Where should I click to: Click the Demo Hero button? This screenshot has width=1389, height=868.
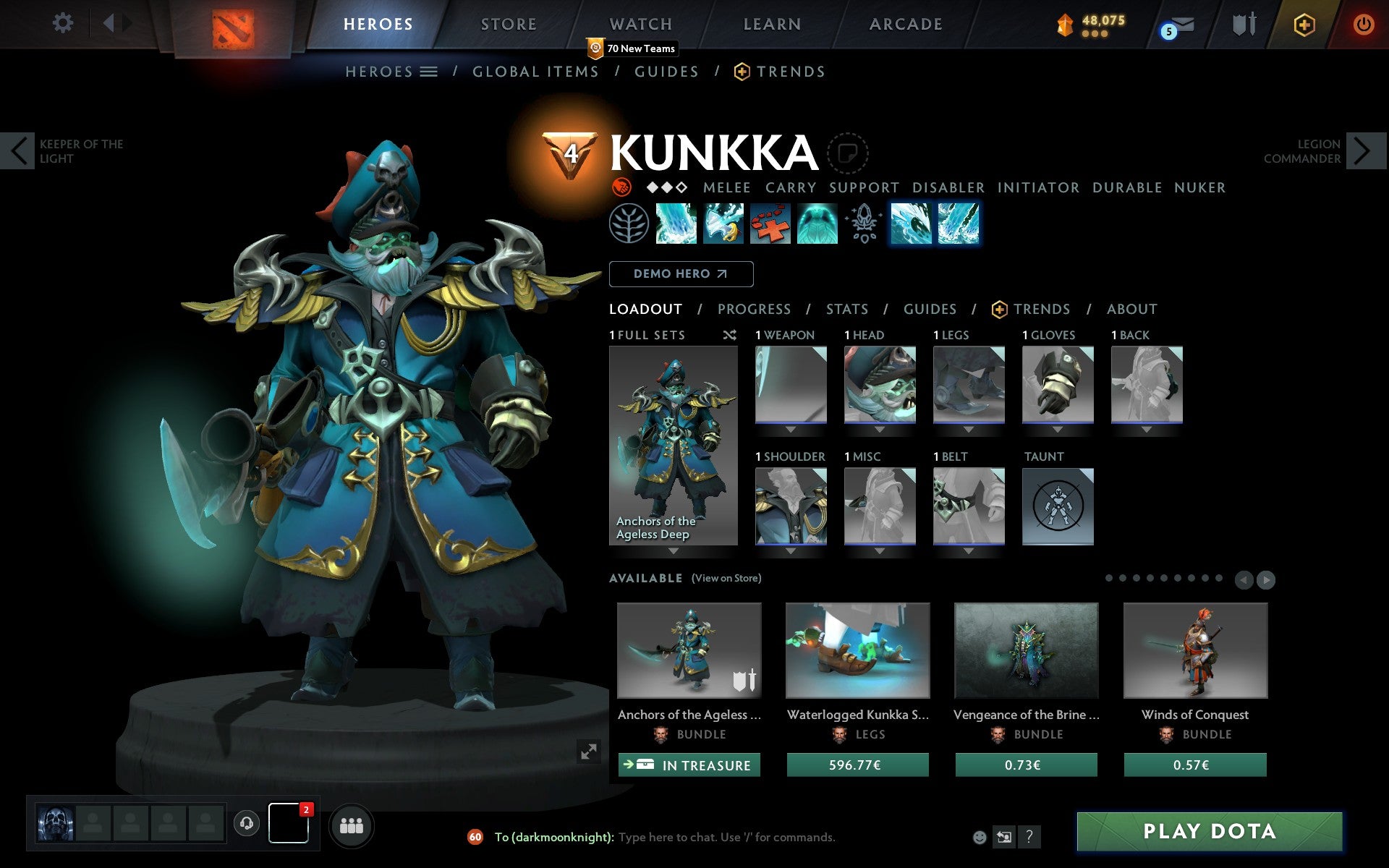(x=681, y=274)
